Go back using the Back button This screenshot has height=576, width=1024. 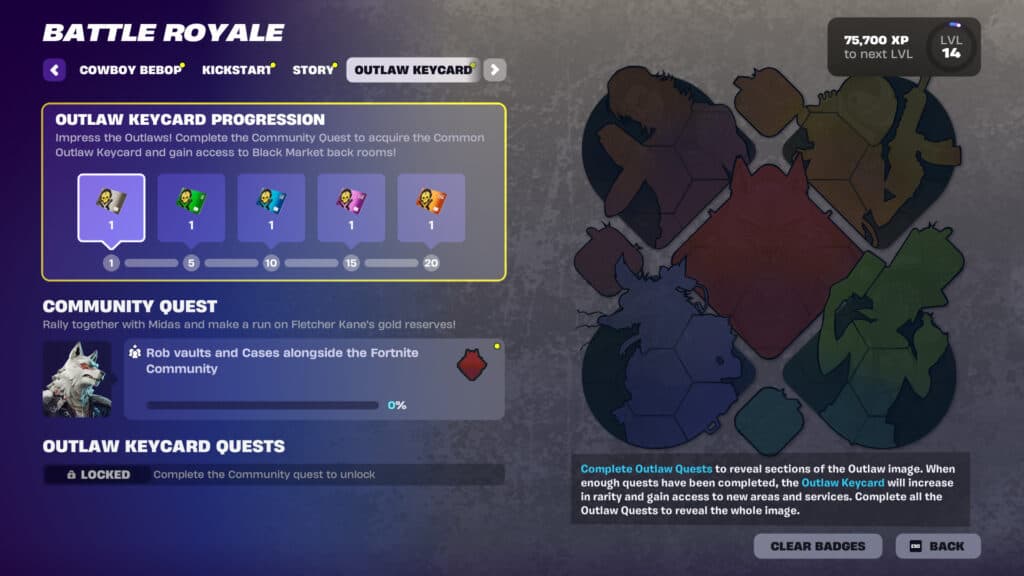[937, 546]
